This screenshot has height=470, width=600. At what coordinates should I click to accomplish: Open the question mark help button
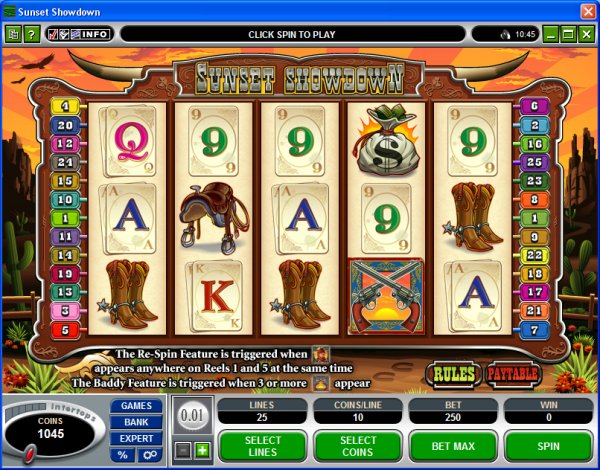(x=31, y=34)
